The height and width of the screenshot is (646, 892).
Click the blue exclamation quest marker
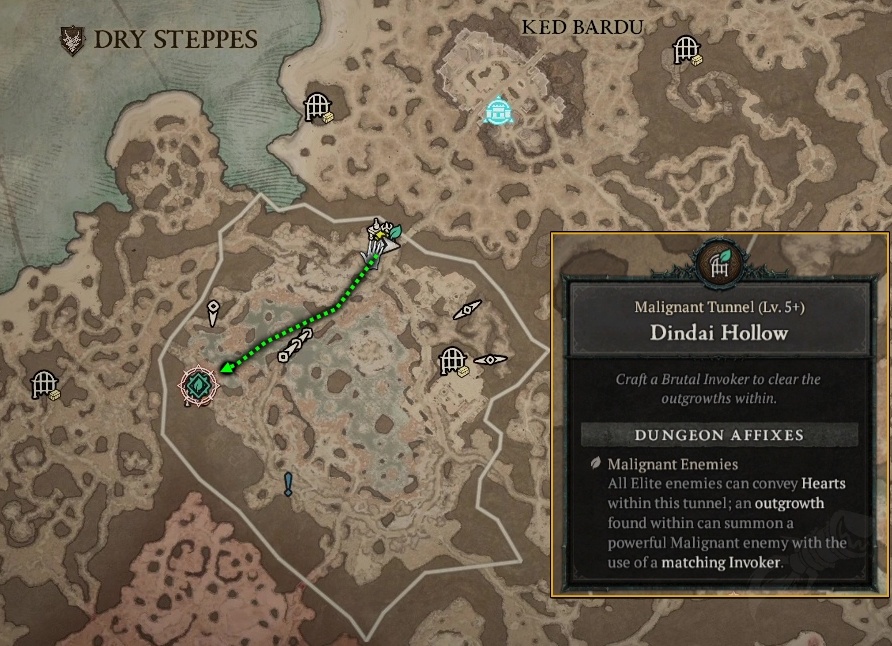pyautogui.click(x=289, y=485)
